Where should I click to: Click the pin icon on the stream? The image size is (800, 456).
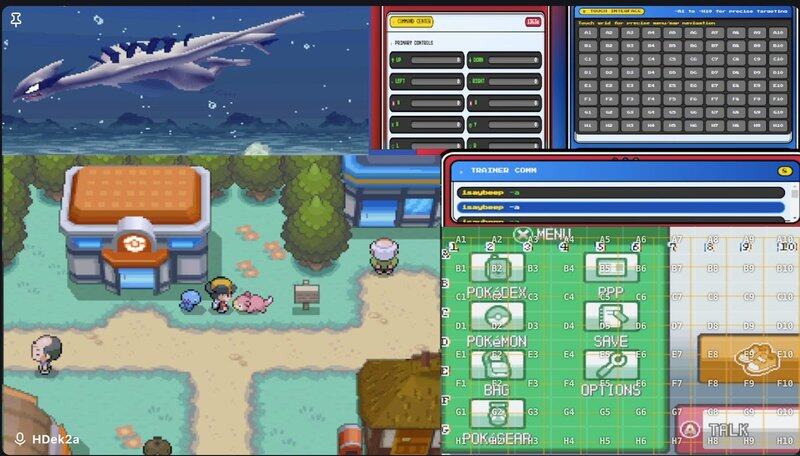click(x=15, y=18)
